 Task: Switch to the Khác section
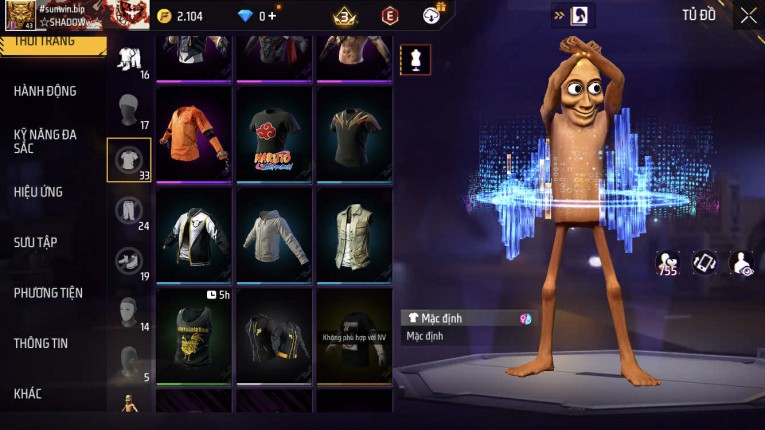pos(28,394)
